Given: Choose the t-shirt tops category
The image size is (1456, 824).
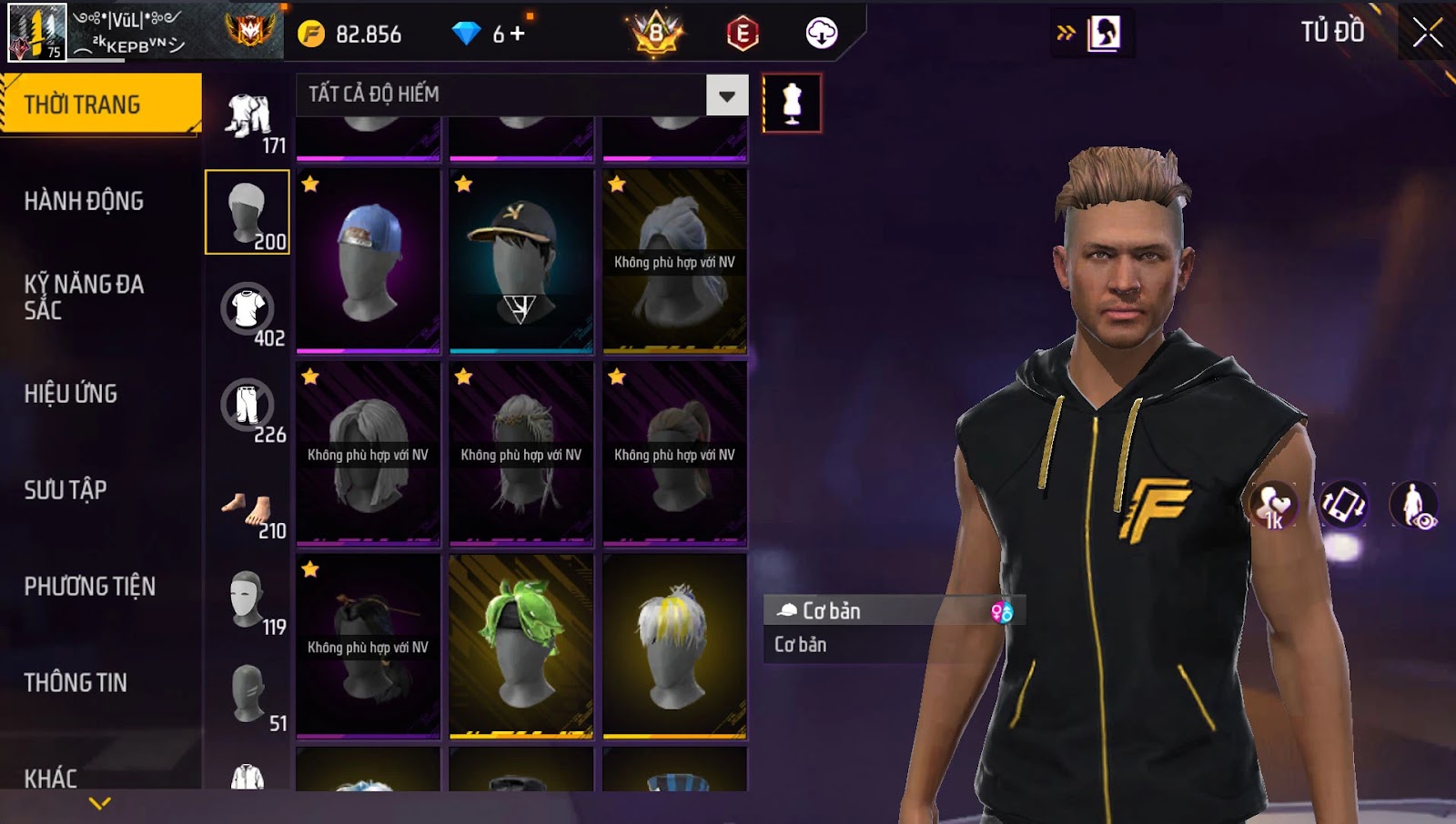Looking at the screenshot, I should pyautogui.click(x=248, y=311).
